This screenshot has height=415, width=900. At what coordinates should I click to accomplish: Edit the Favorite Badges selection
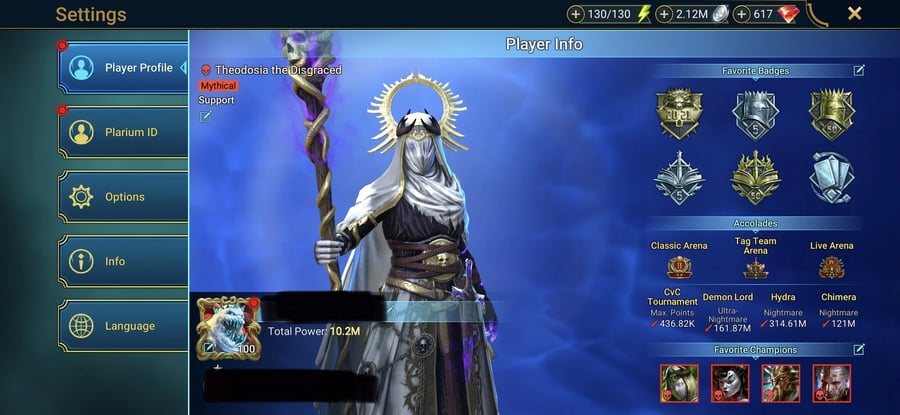(859, 71)
